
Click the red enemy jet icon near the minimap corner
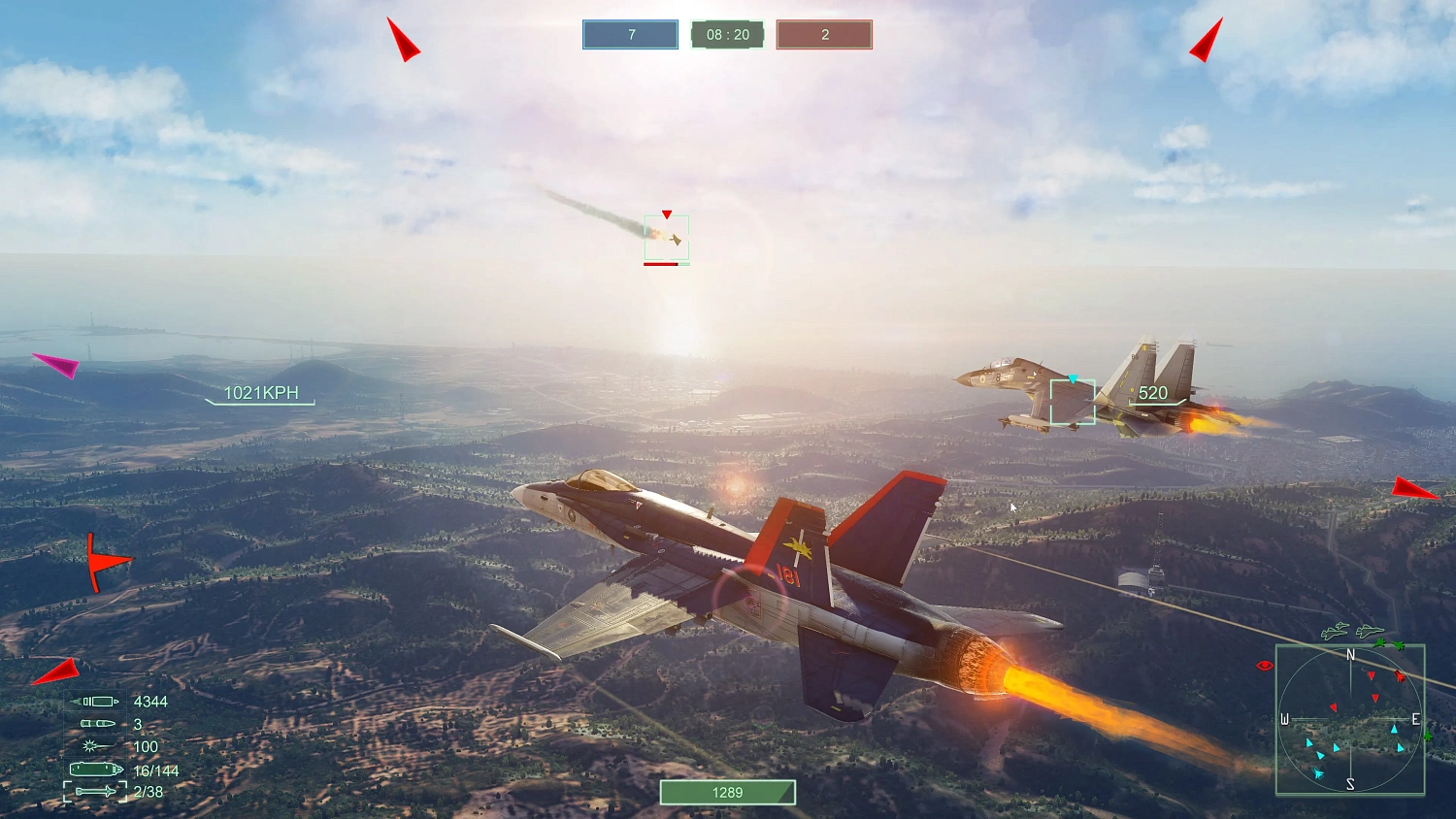click(1401, 677)
